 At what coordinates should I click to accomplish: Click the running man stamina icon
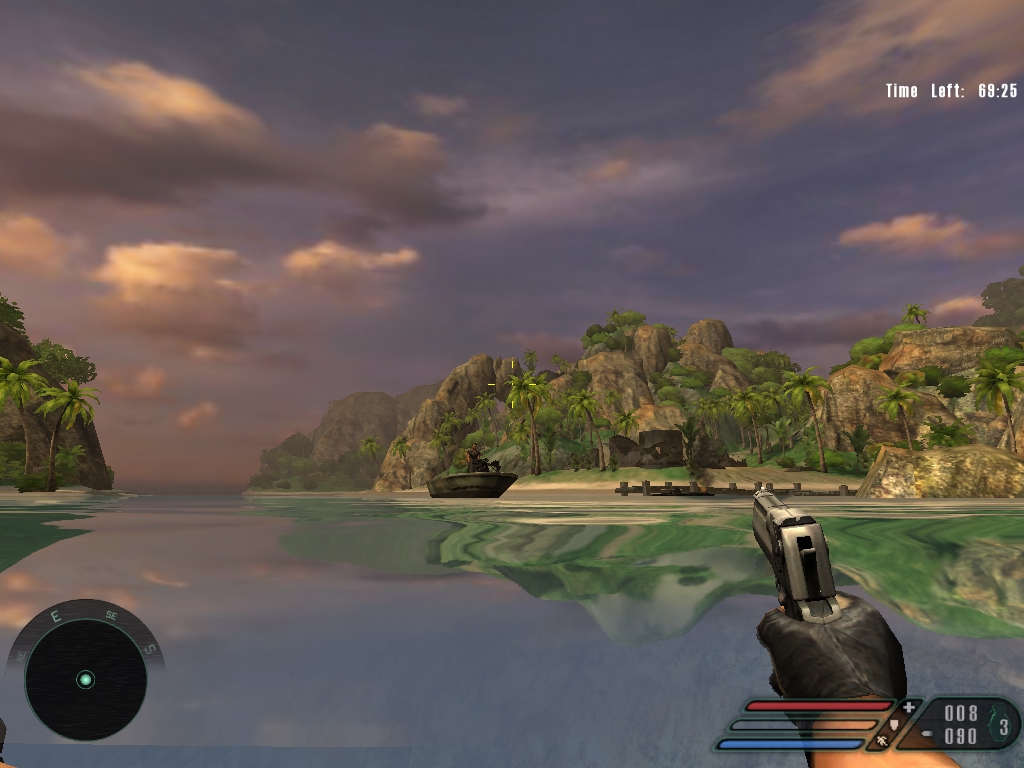(883, 741)
